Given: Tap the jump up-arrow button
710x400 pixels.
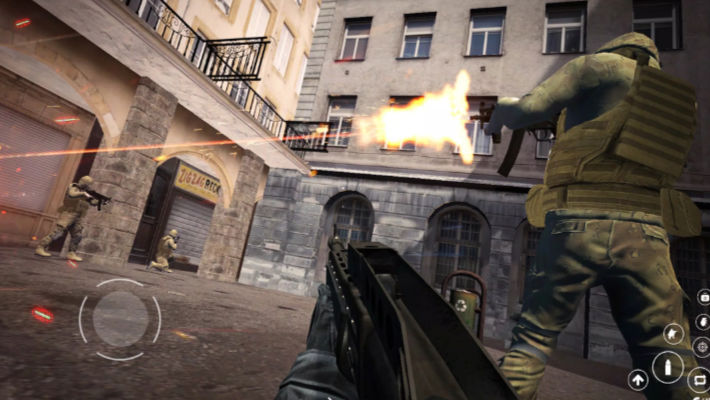Looking at the screenshot, I should pos(638,379).
